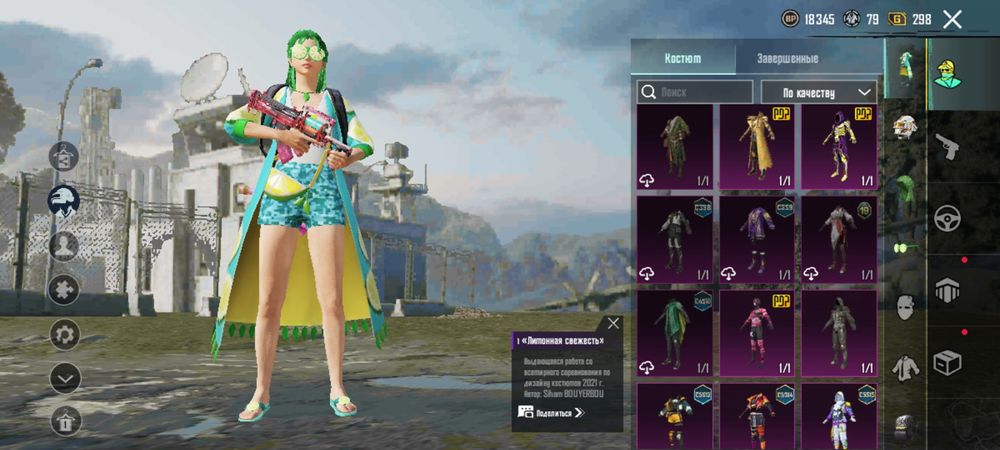Share the costume via Поделиться
Viewport: 1000px width, 450px height.
[x=551, y=412]
